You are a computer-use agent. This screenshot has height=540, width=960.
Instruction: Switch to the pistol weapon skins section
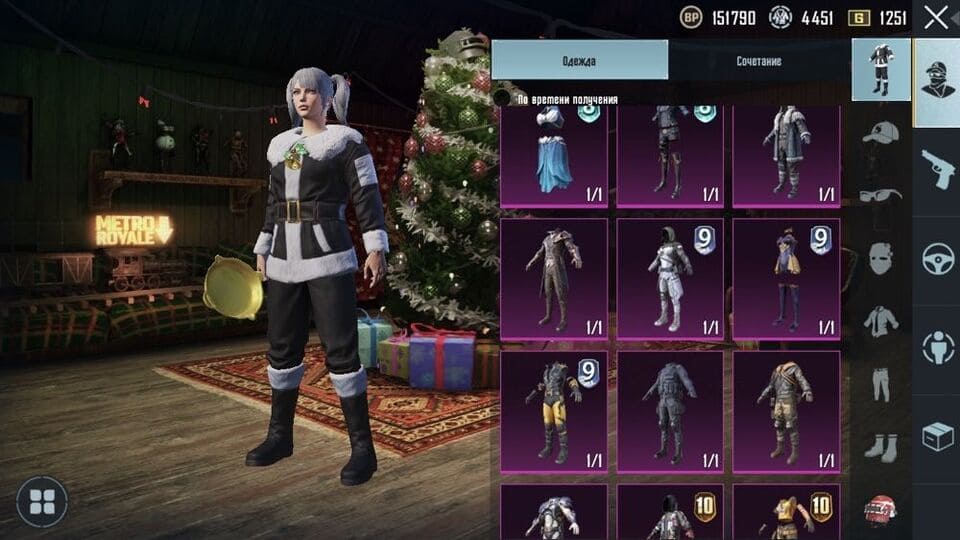(937, 172)
